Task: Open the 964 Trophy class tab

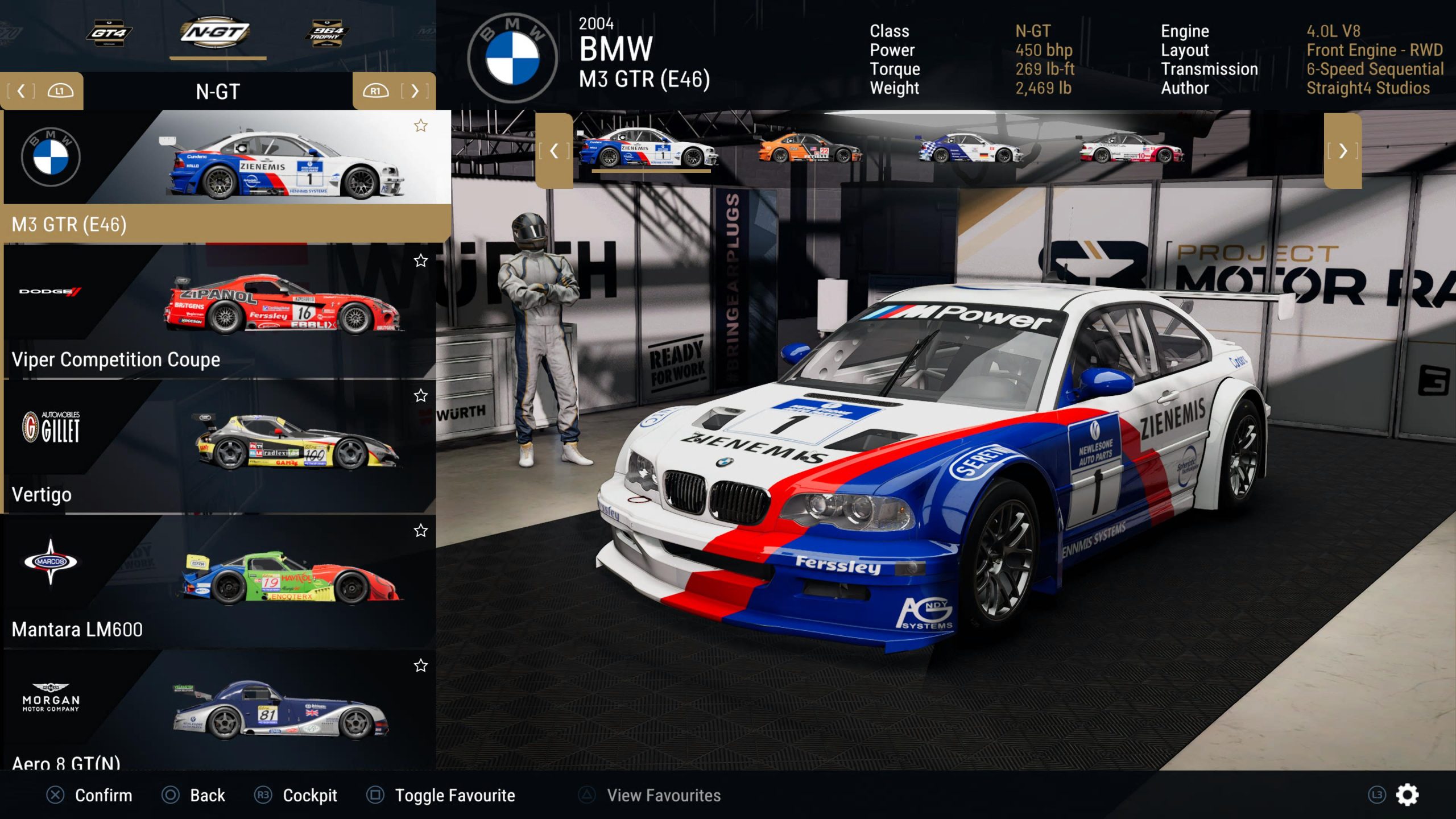Action: pyautogui.click(x=326, y=34)
